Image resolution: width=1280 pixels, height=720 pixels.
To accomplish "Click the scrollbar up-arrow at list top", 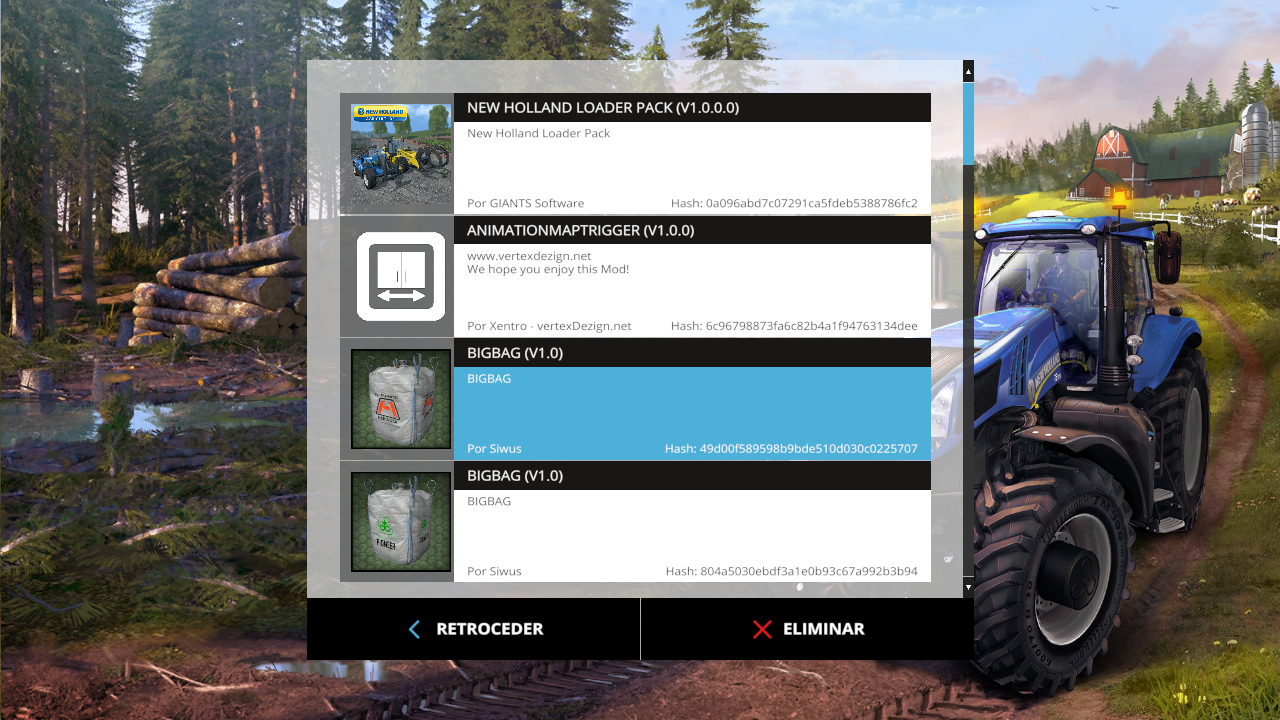I will click(x=967, y=71).
